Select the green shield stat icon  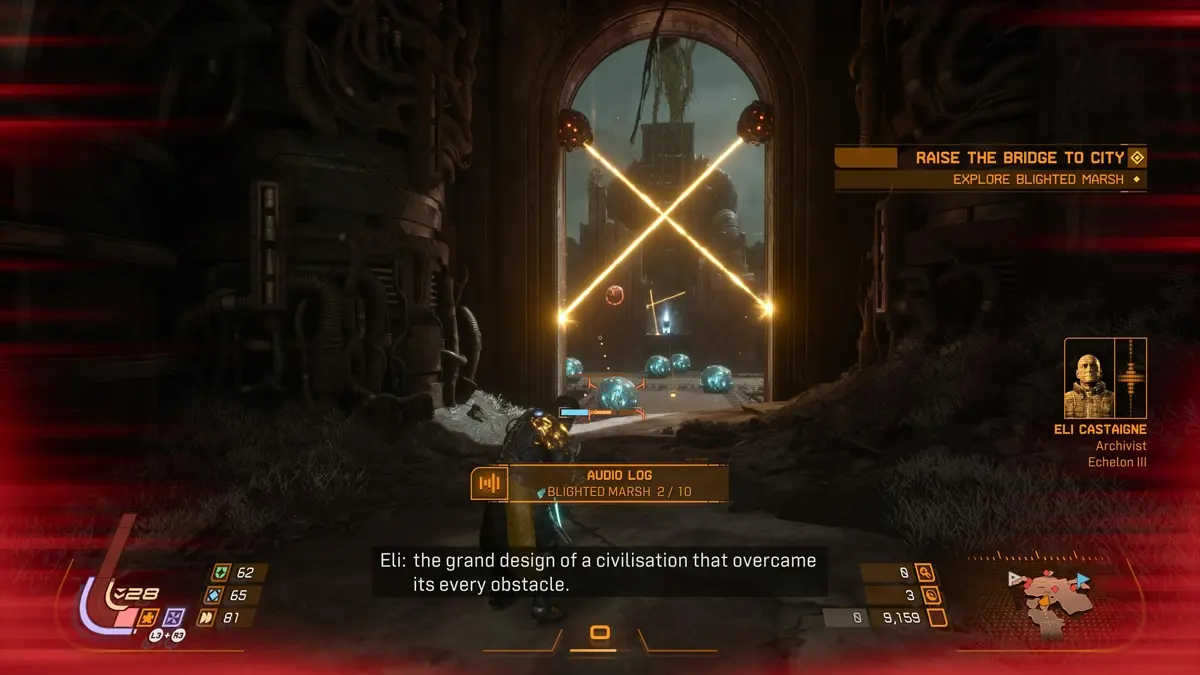click(x=221, y=573)
